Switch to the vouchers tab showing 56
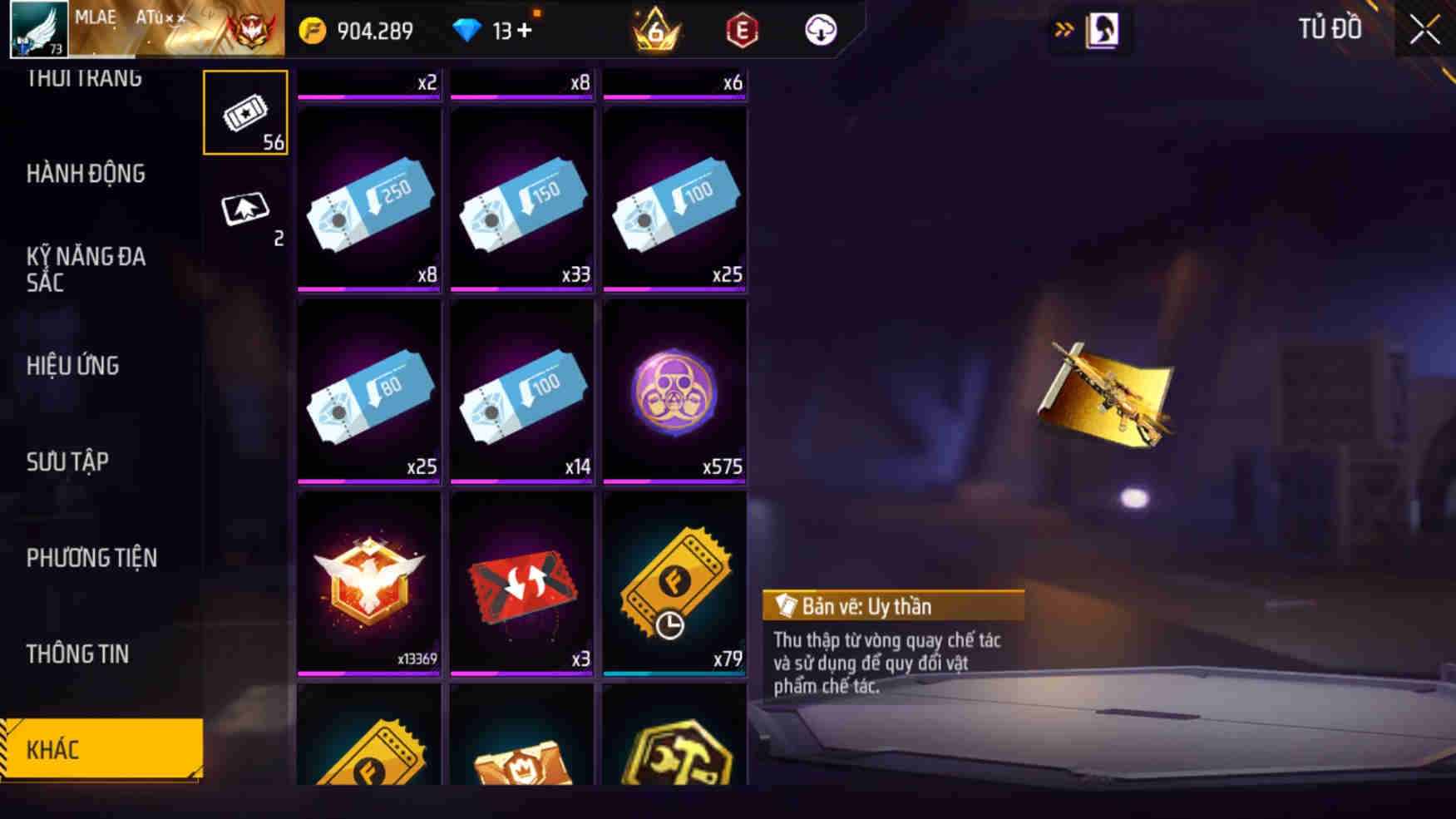This screenshot has height=819, width=1456. click(245, 112)
